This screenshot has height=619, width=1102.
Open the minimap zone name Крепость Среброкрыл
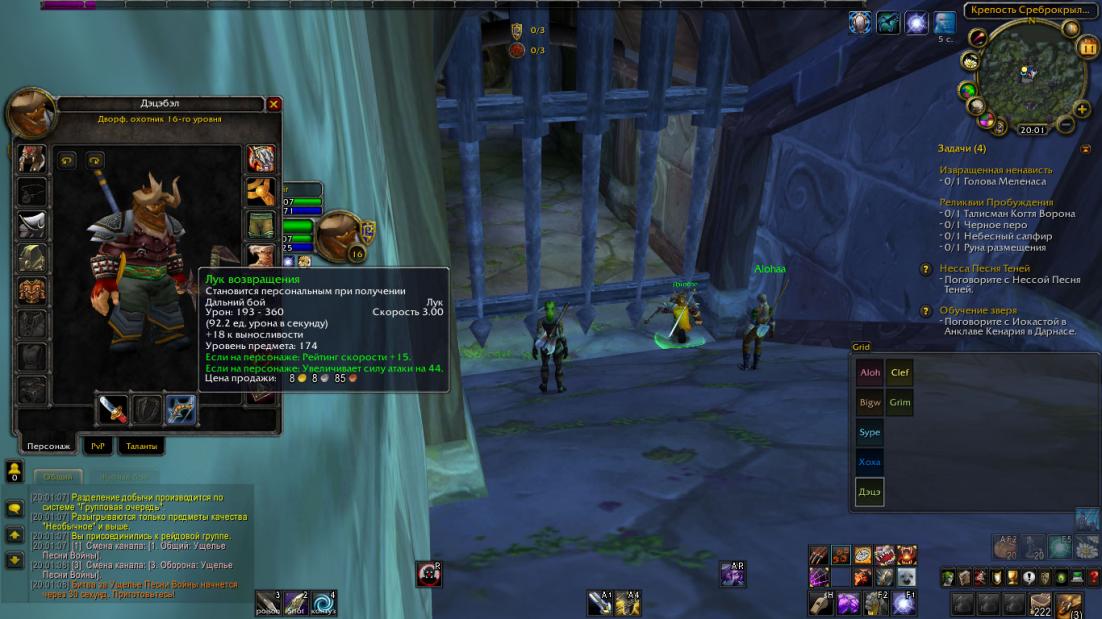click(1028, 10)
